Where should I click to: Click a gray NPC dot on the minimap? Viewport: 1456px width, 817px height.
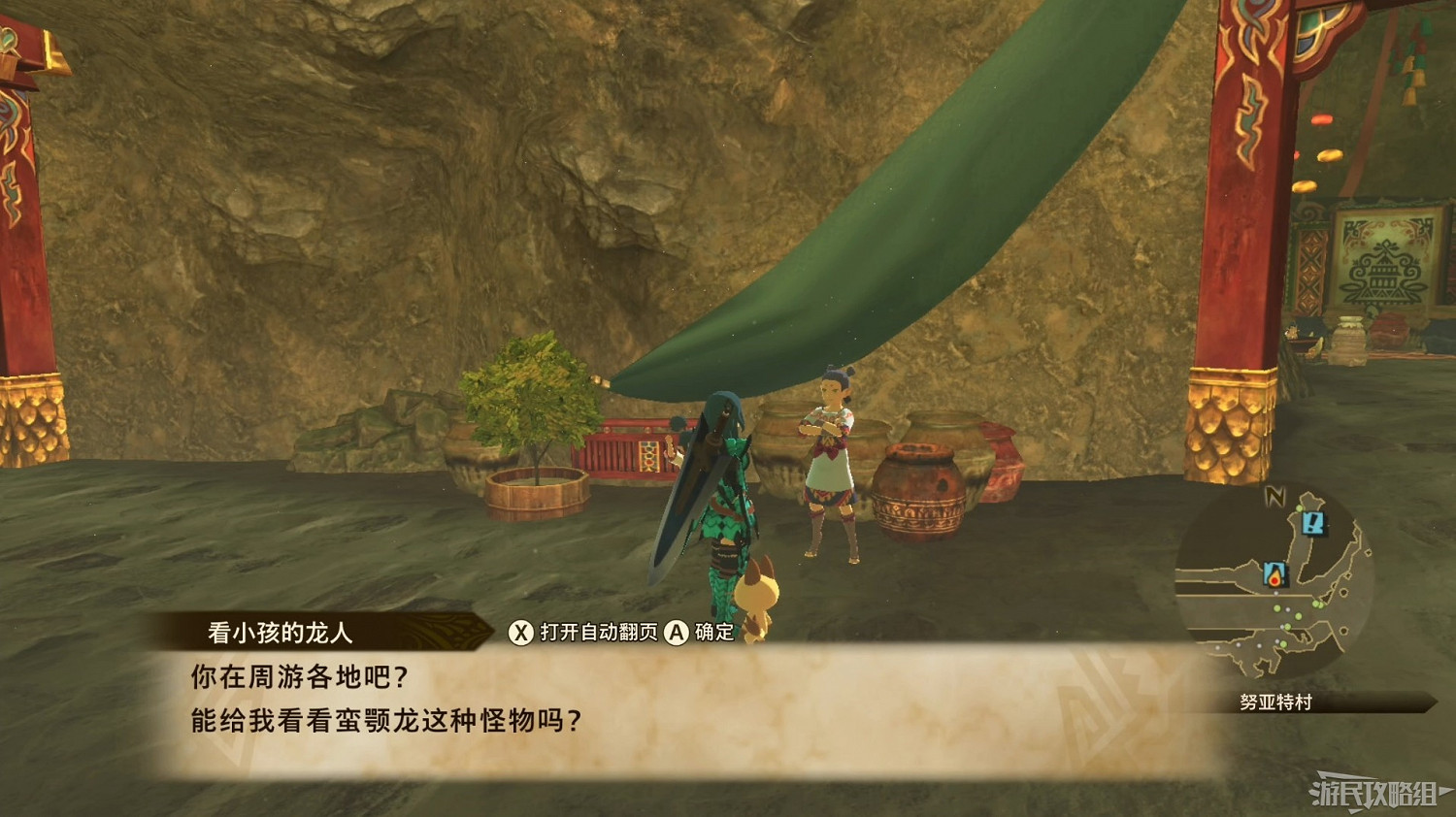(1287, 608)
